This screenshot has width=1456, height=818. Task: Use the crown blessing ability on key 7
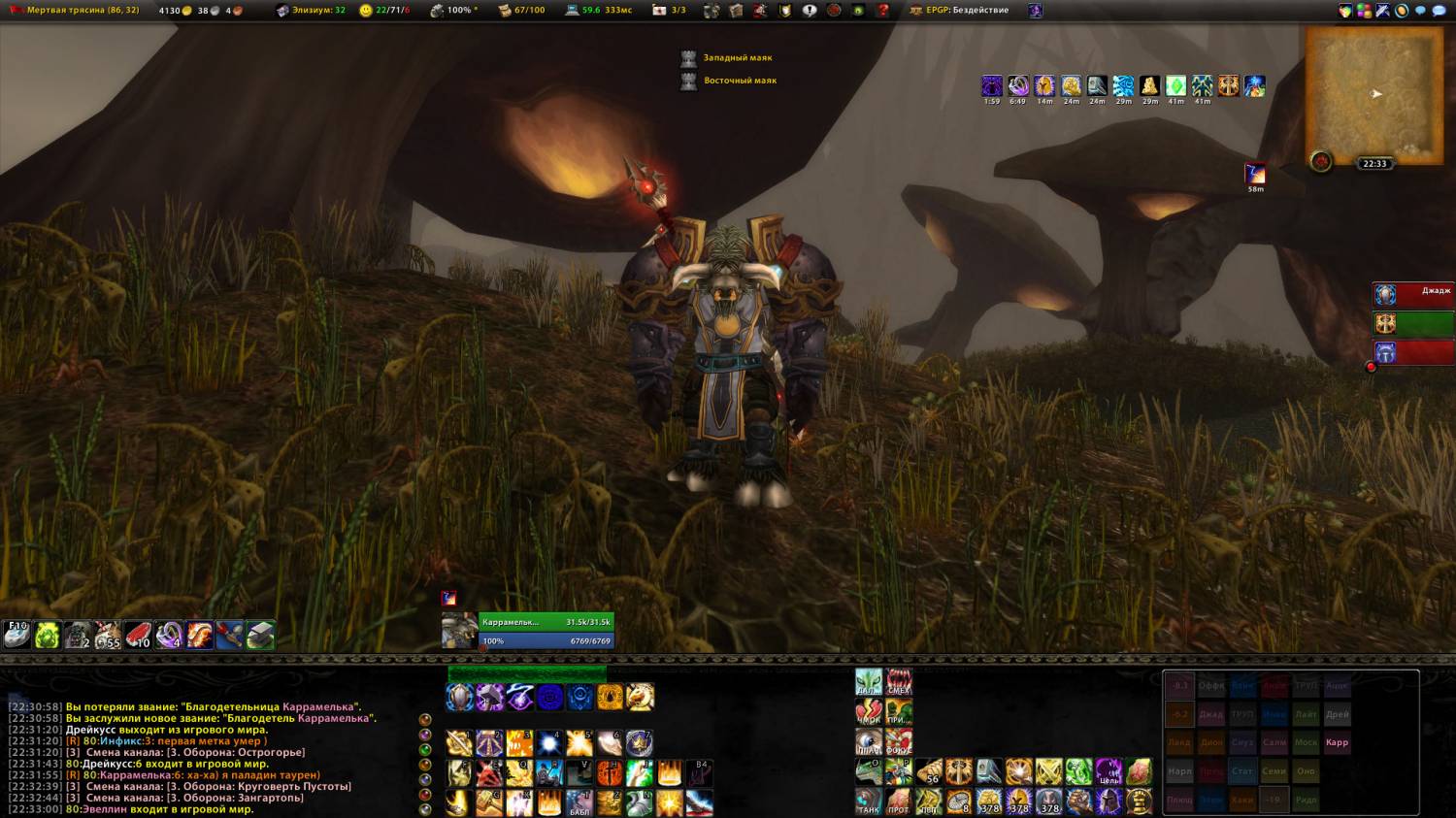640,743
